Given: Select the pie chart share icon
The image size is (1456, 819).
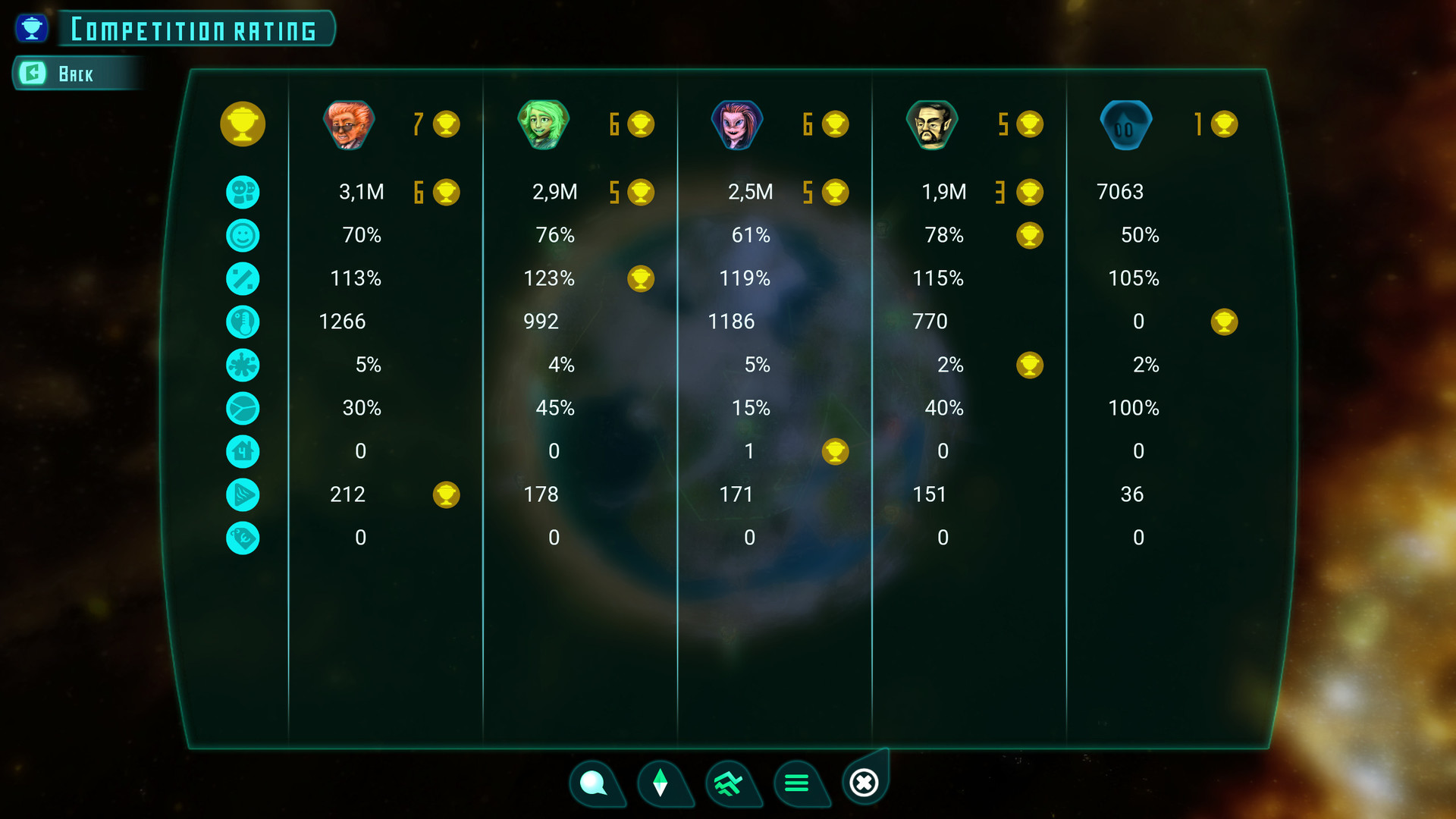Looking at the screenshot, I should tap(243, 409).
